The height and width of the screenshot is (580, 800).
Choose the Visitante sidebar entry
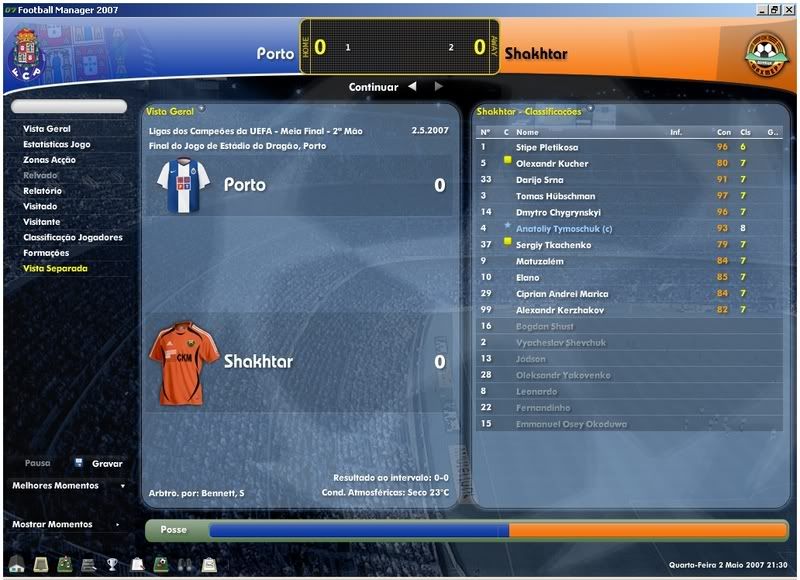[42, 222]
